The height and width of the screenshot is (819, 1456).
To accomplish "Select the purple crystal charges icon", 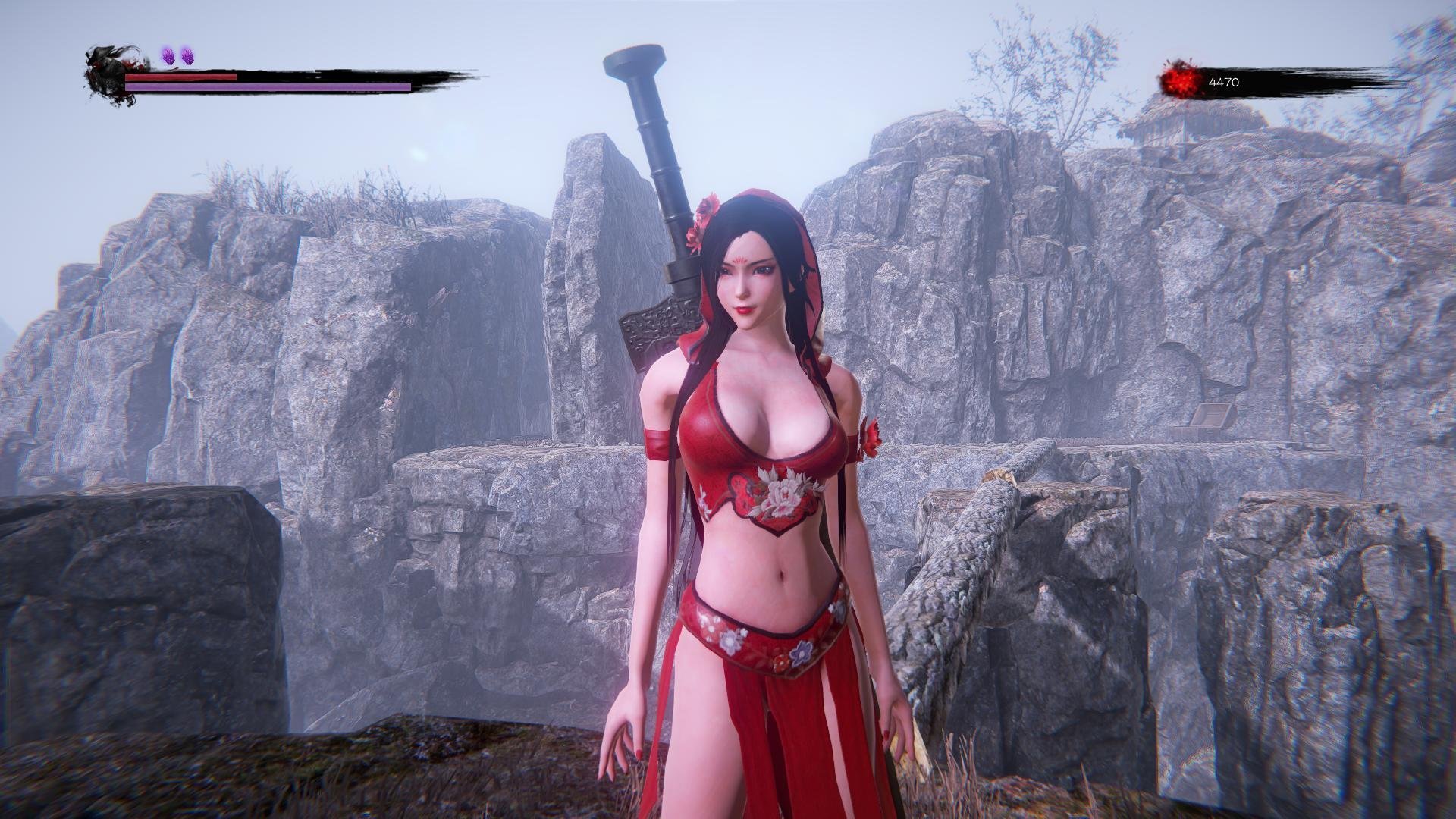I will click(x=178, y=55).
